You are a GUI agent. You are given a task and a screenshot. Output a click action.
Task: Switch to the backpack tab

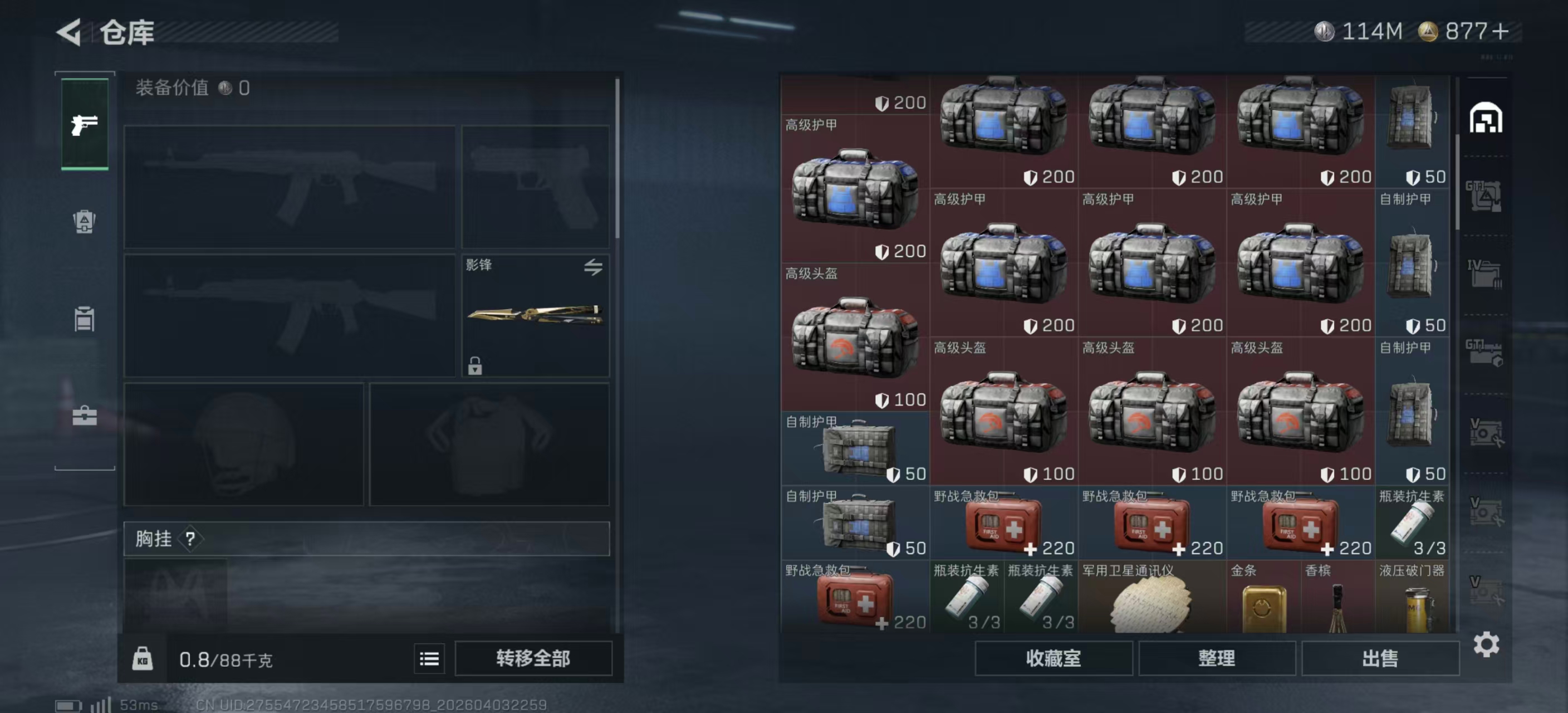(x=85, y=222)
